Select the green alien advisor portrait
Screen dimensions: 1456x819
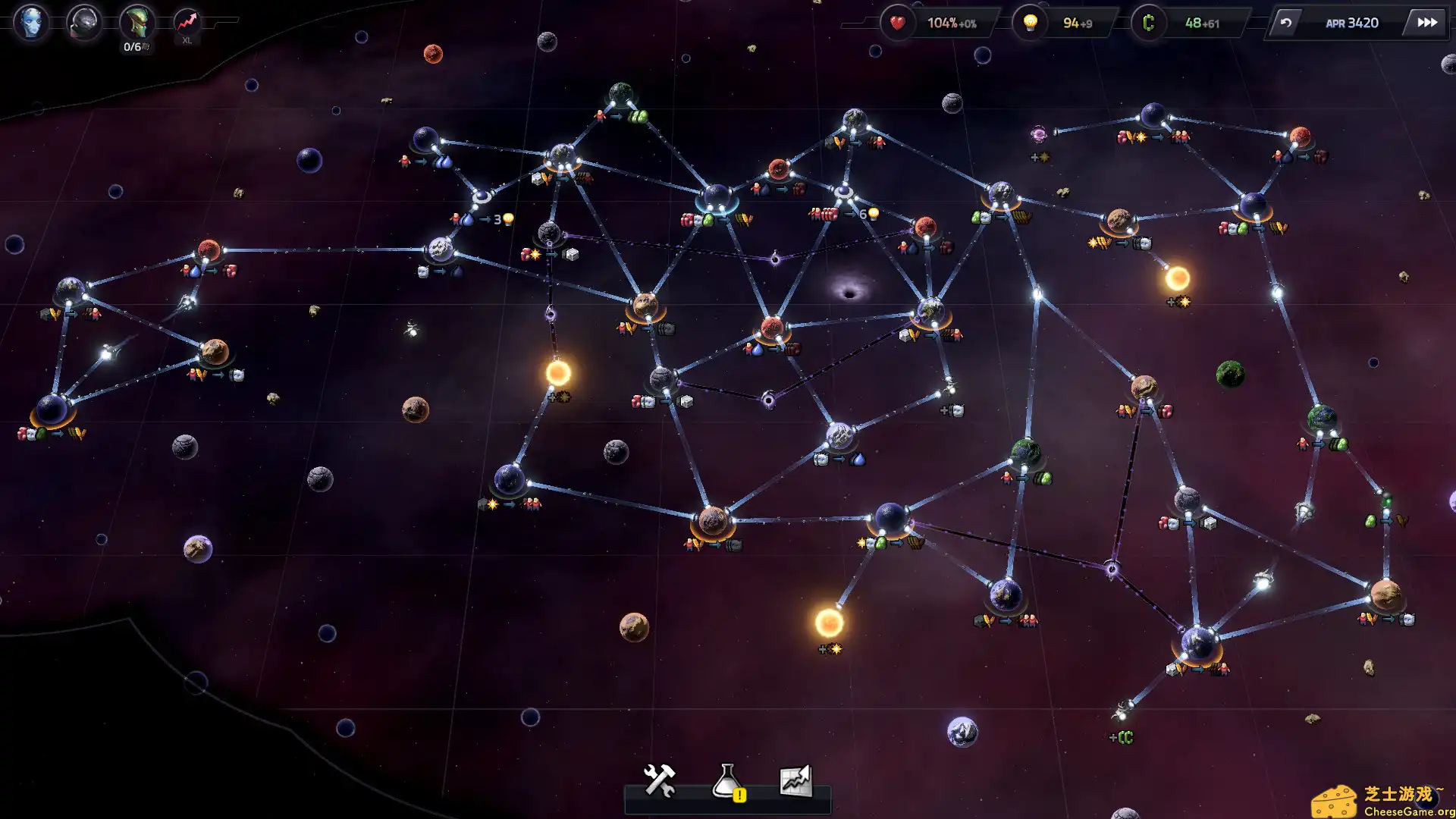click(136, 22)
